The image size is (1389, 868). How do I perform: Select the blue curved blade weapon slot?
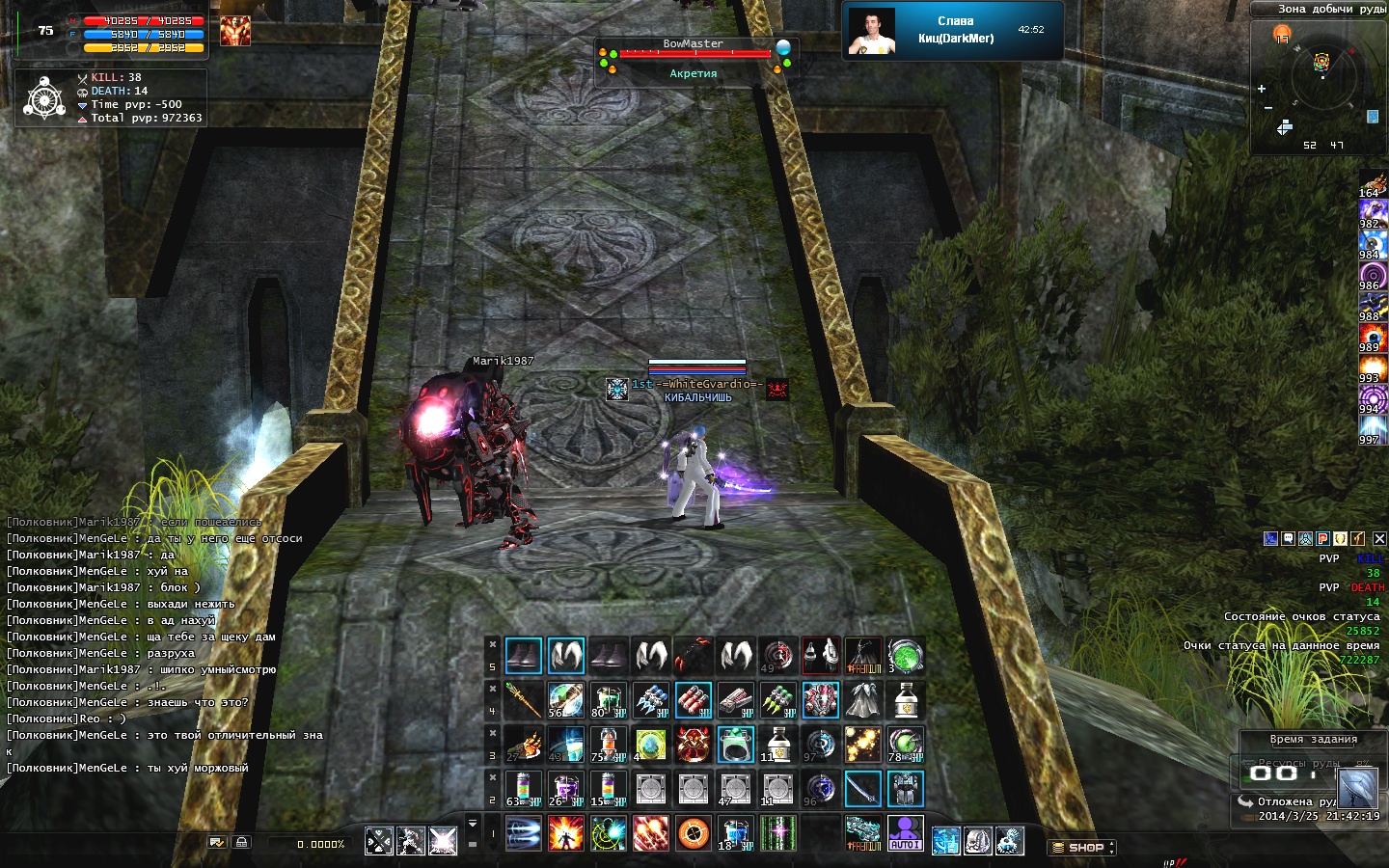(862, 789)
